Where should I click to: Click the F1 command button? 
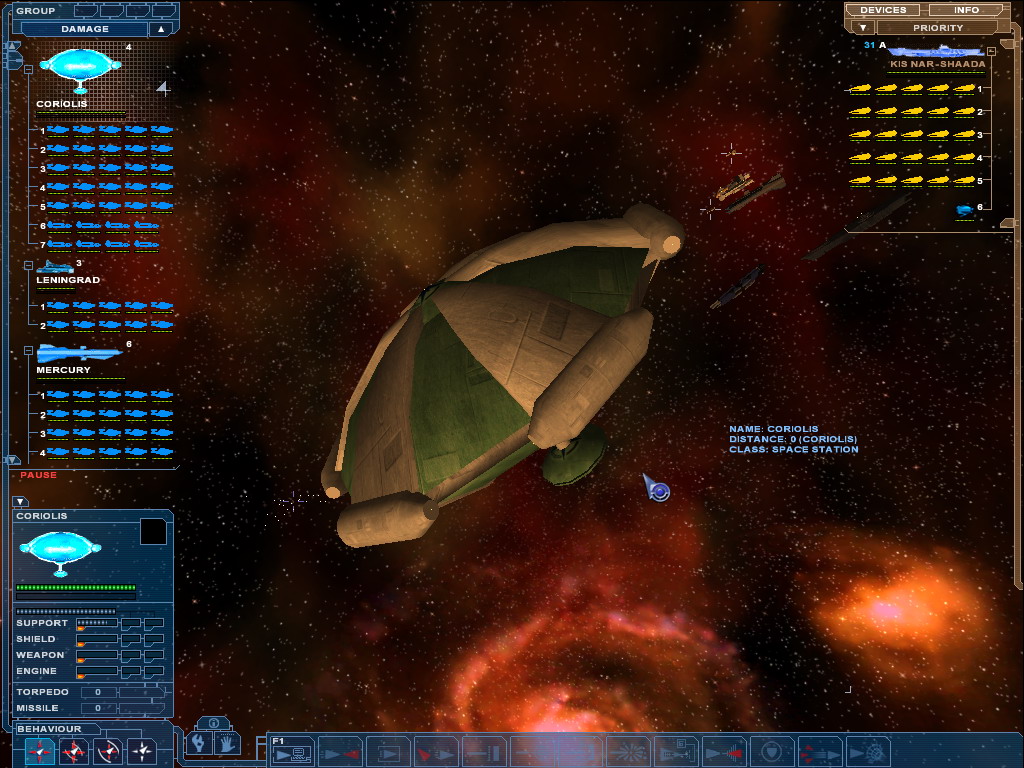(292, 750)
